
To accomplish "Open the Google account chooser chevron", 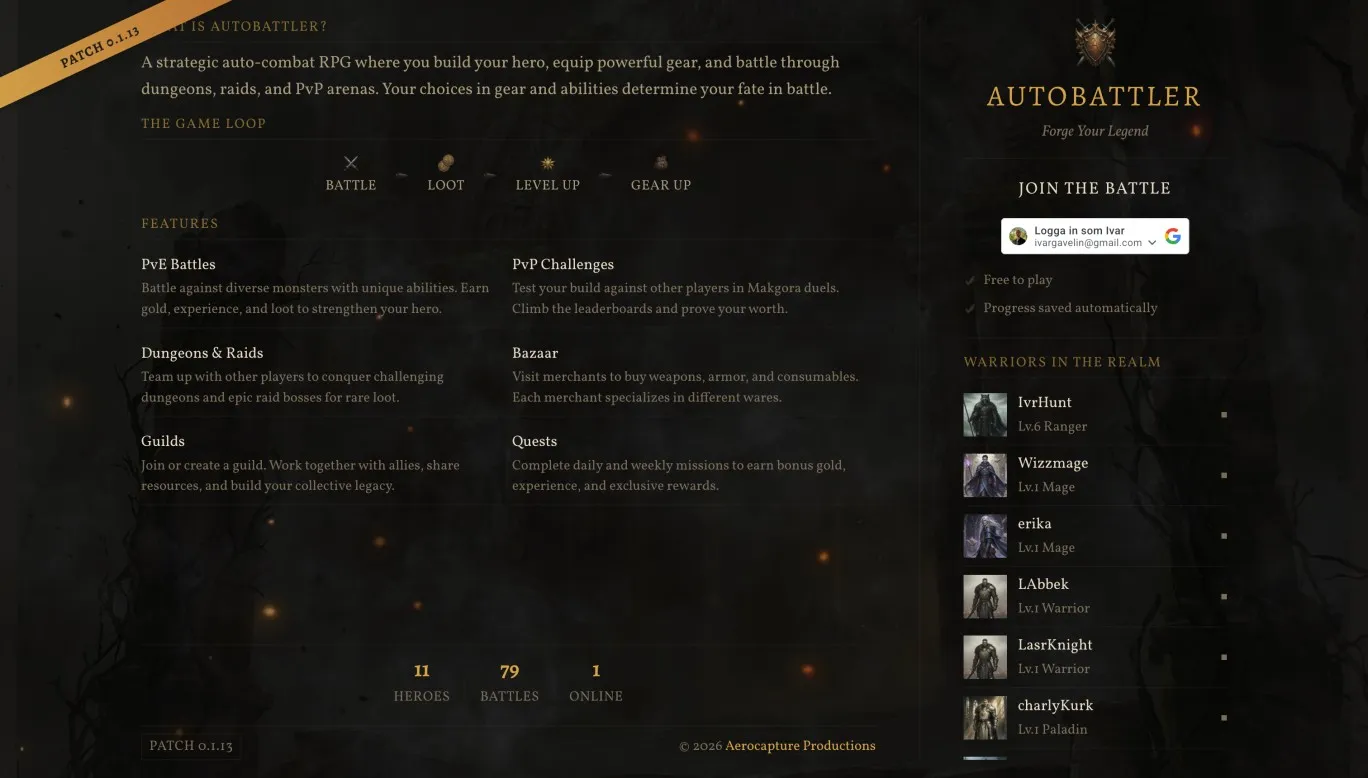I will pos(1152,242).
